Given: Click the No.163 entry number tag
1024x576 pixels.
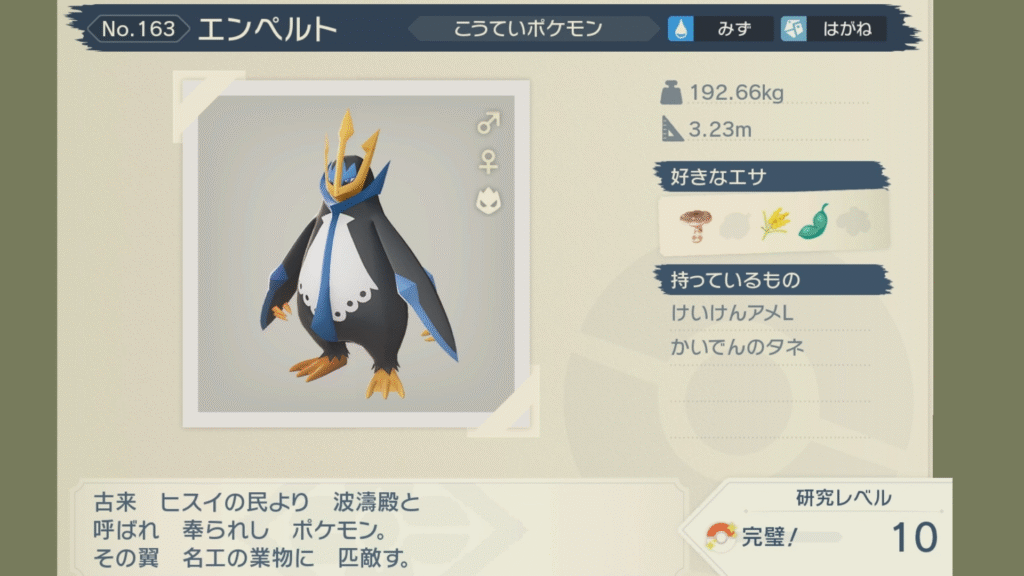Looking at the screenshot, I should click(x=138, y=29).
